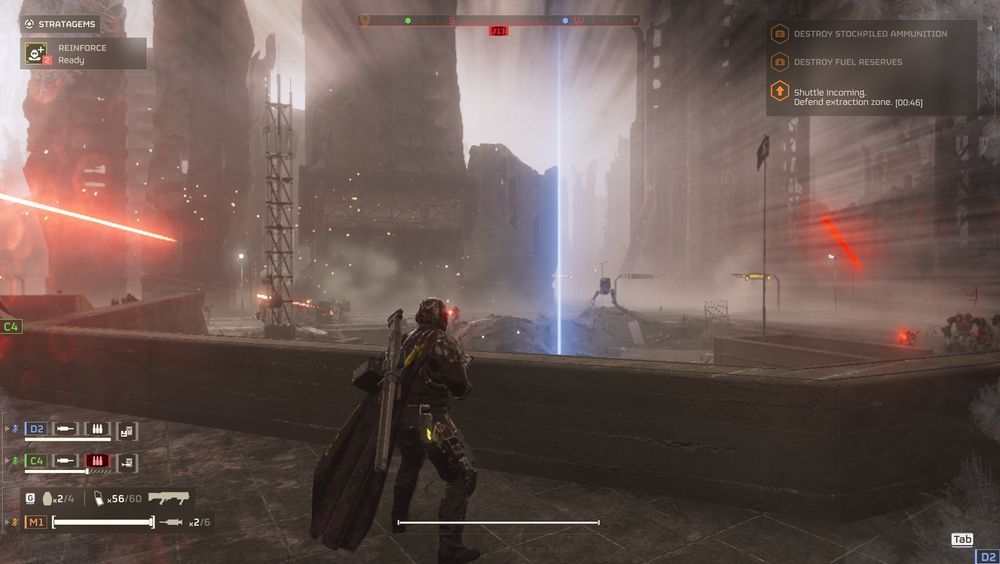Click the D2 squadmate tag
1000x564 pixels.
coord(36,430)
